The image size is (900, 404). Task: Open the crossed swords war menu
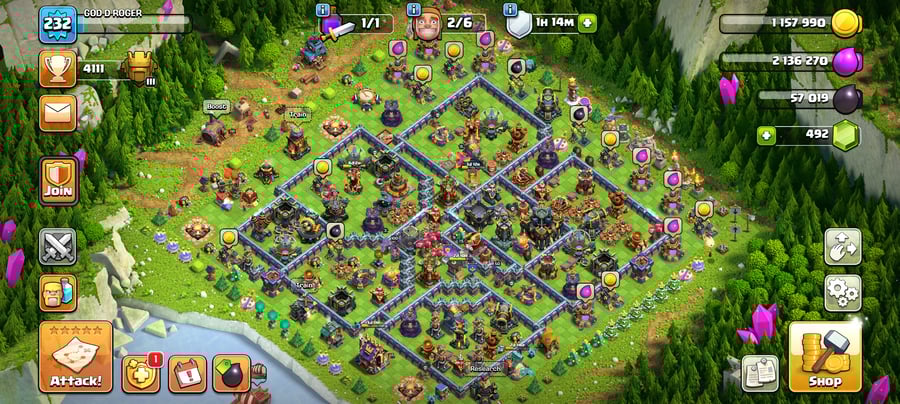pyautogui.click(x=58, y=246)
